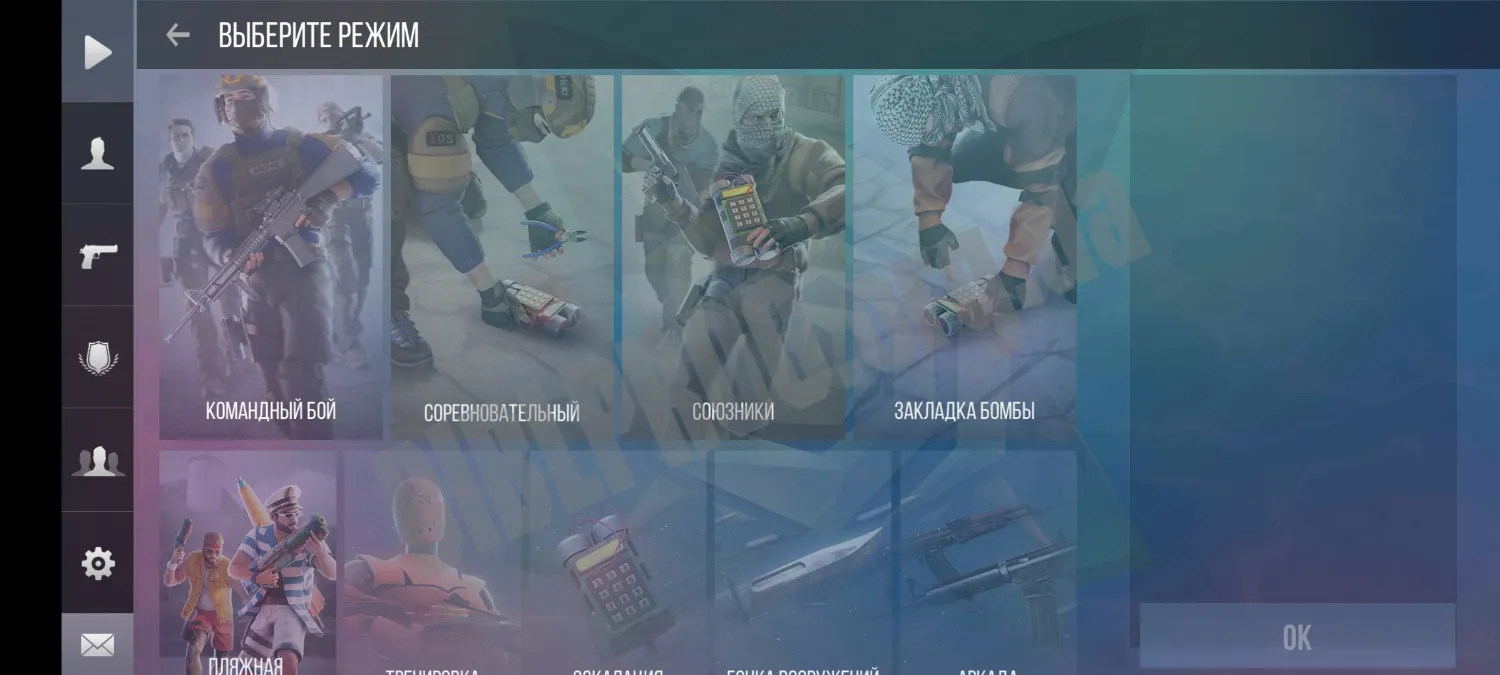Select the Командный бой mode
The image size is (1500, 675).
[271, 257]
